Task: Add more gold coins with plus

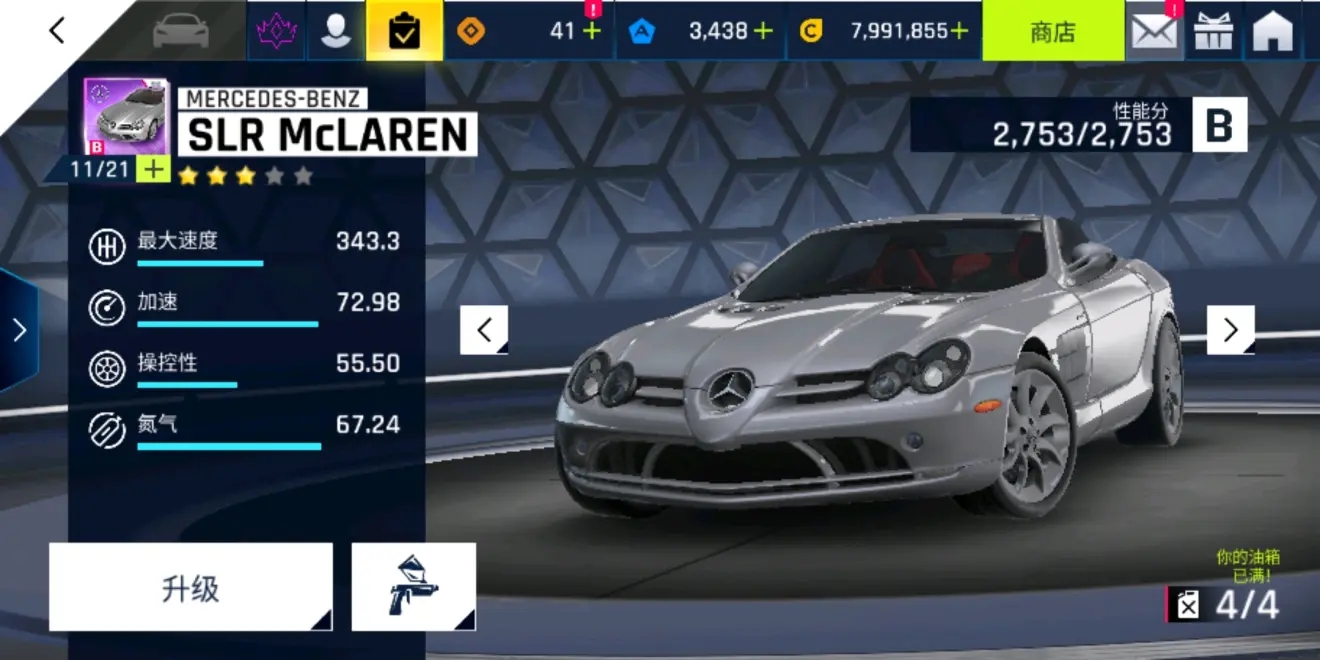Action: tap(959, 31)
